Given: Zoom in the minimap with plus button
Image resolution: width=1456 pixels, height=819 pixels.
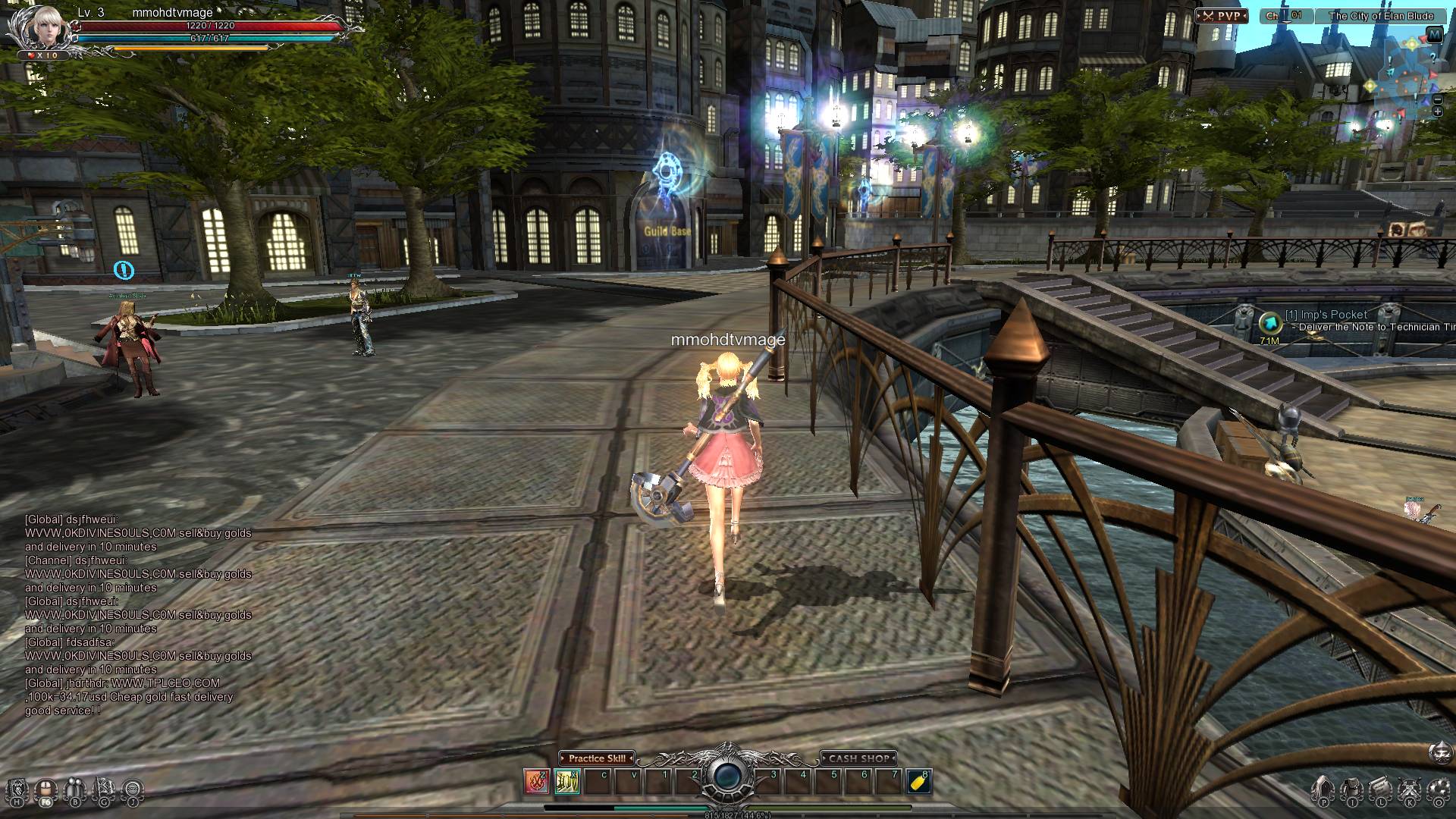Looking at the screenshot, I should tap(1437, 112).
